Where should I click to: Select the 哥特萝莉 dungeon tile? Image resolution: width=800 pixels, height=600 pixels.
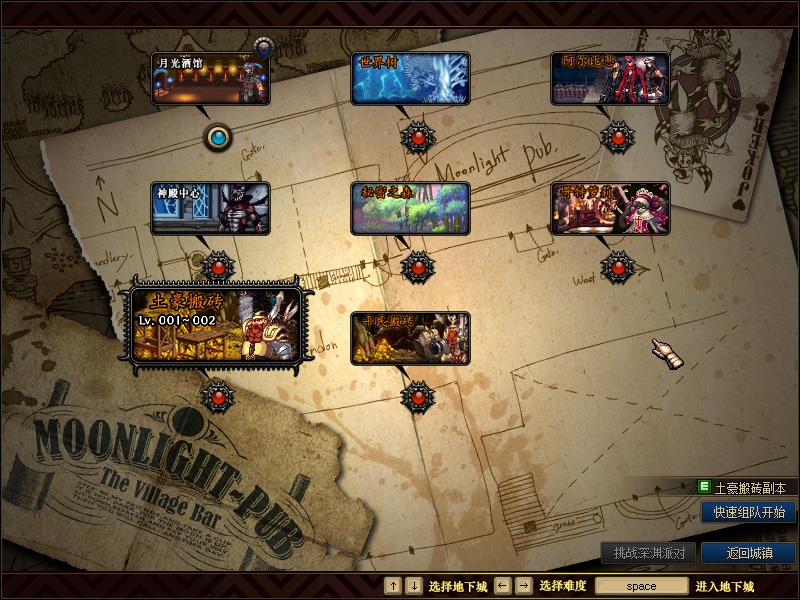(610, 208)
